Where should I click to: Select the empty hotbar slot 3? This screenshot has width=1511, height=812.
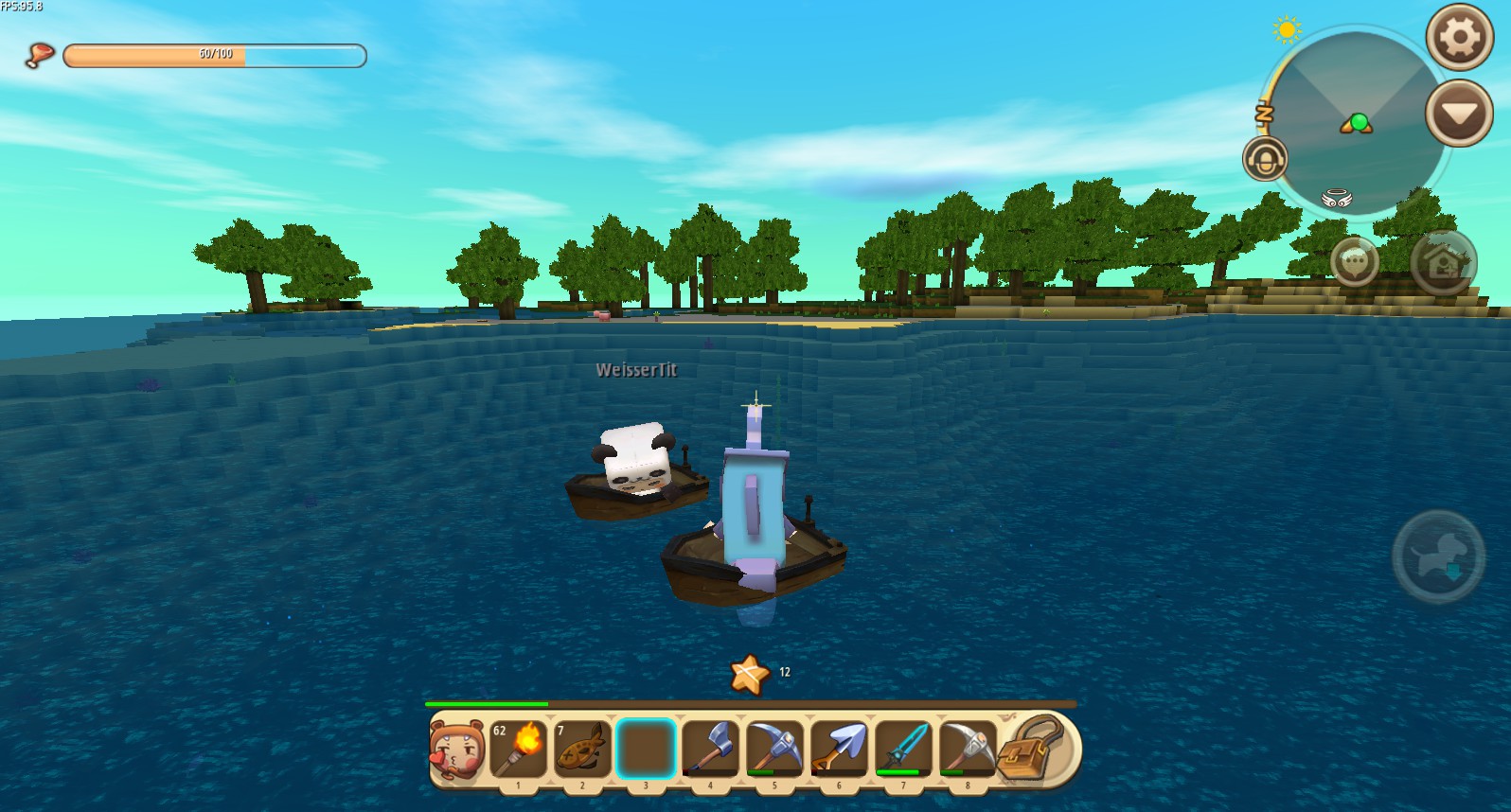(647, 749)
